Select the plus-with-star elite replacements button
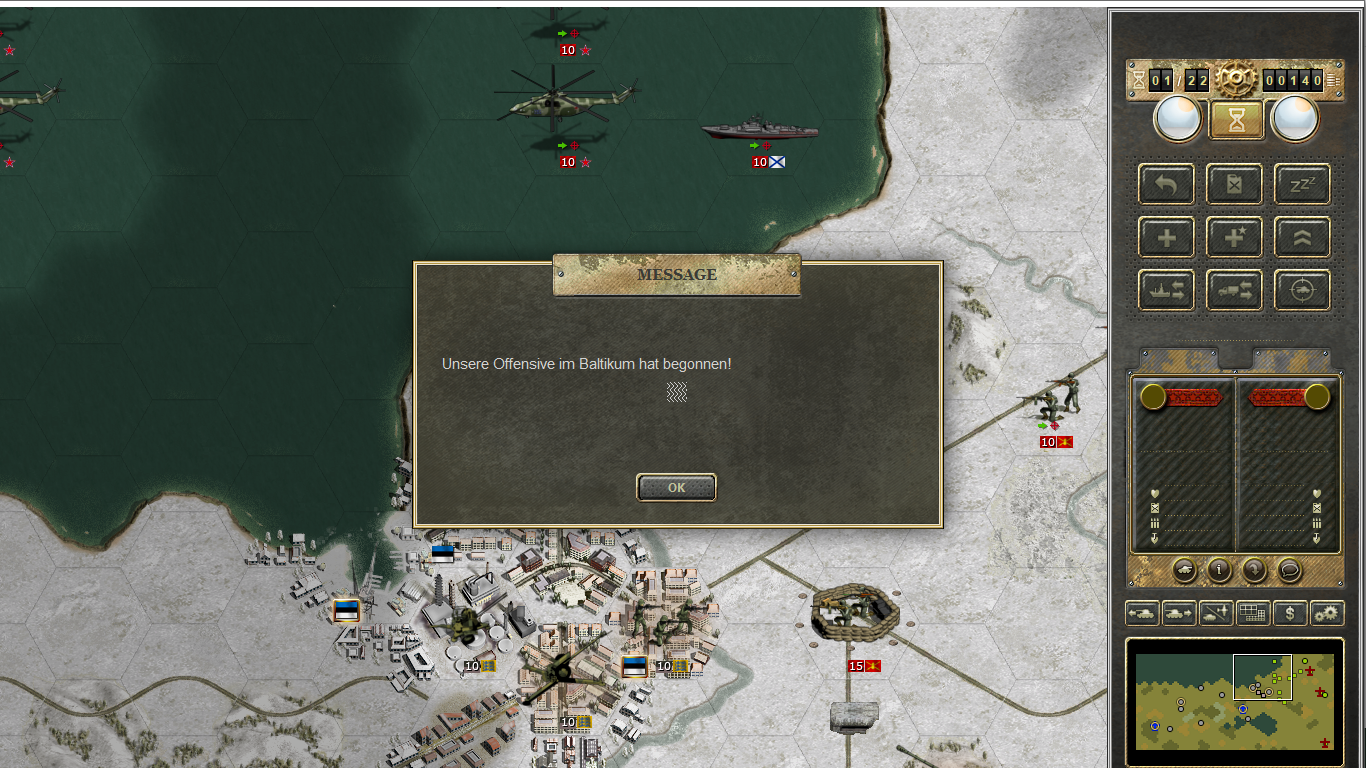1366x768 pixels. (x=1234, y=238)
